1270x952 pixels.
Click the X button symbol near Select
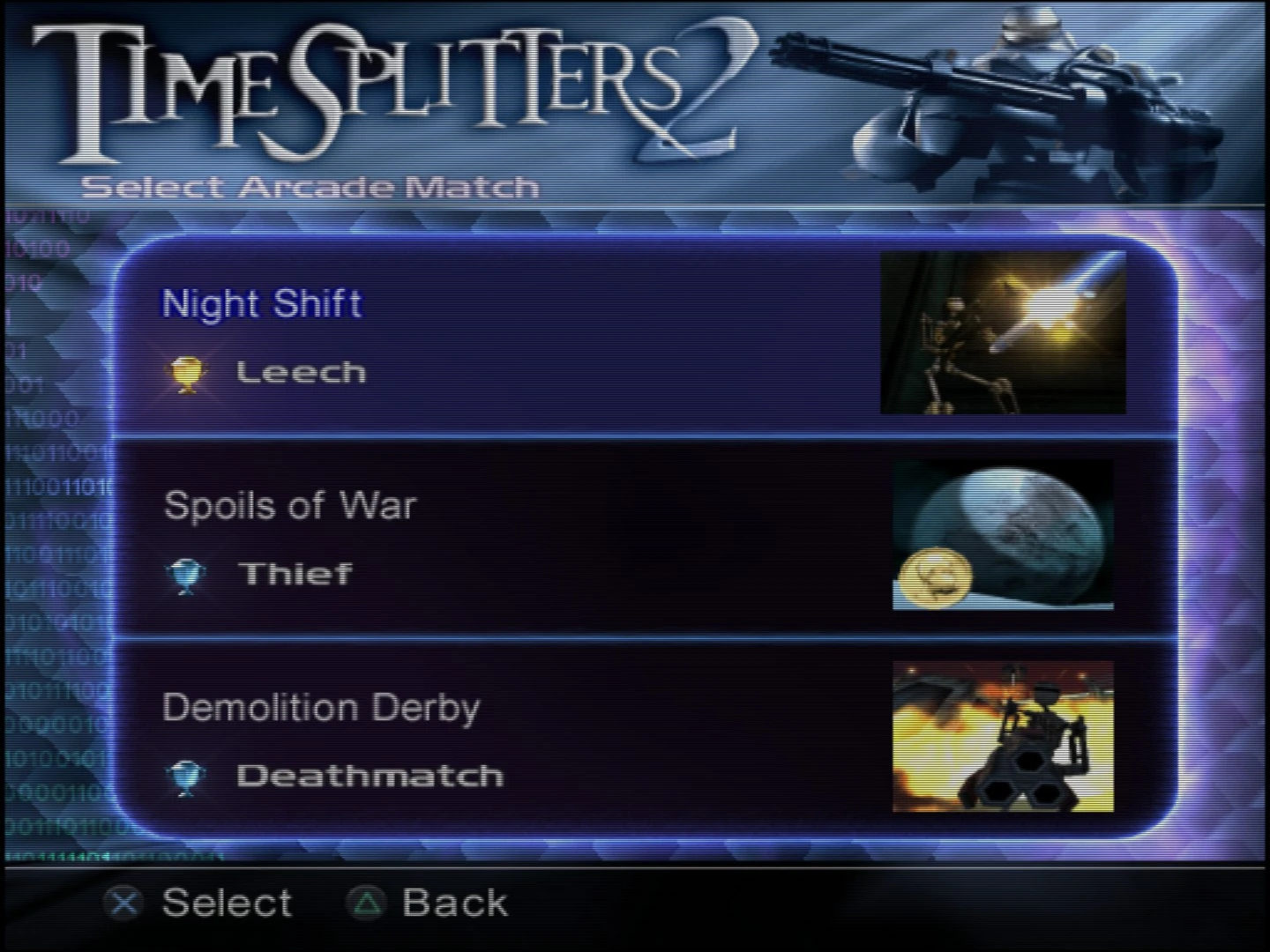point(123,903)
